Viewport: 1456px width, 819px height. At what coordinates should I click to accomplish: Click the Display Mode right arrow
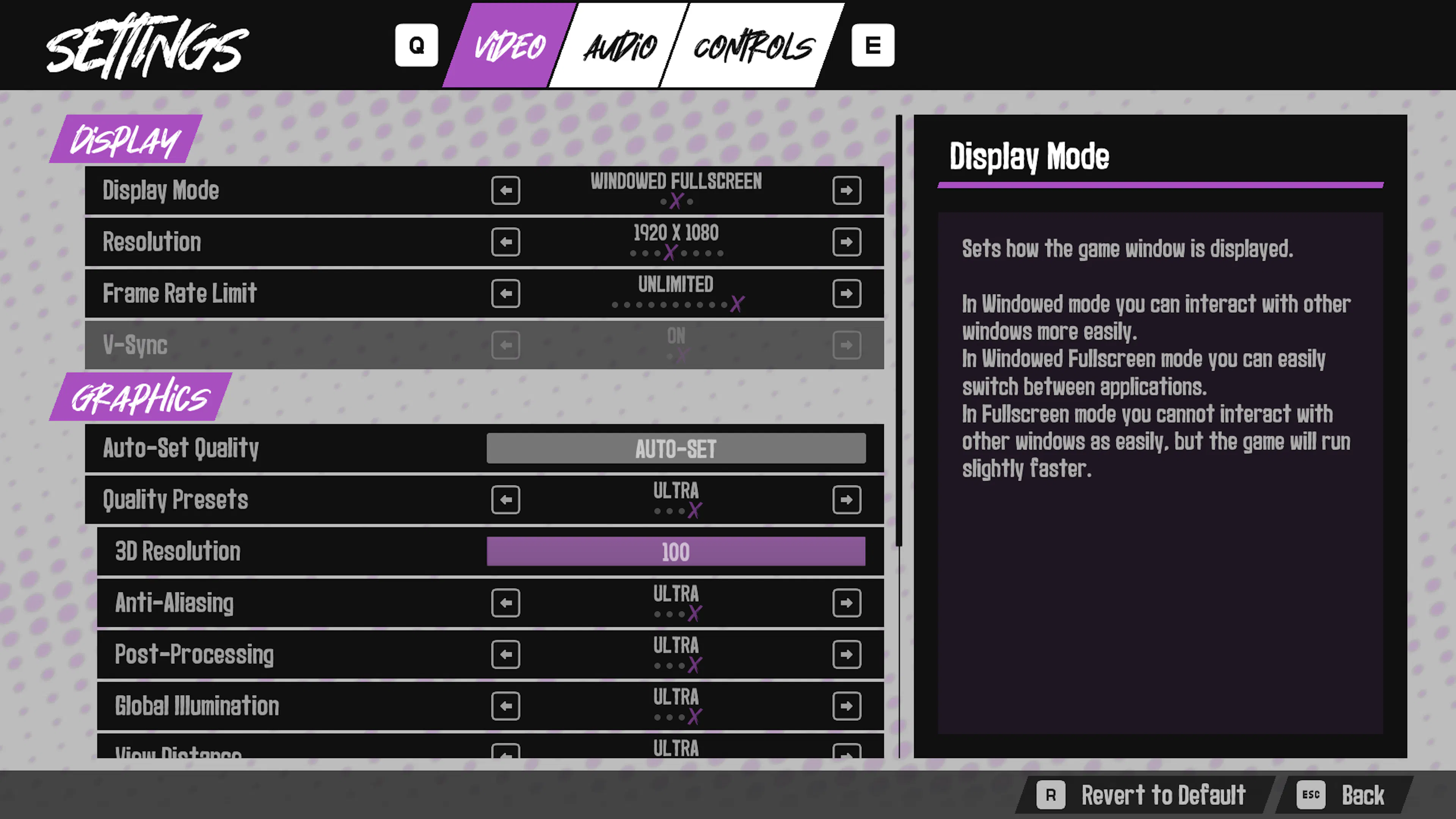(846, 190)
